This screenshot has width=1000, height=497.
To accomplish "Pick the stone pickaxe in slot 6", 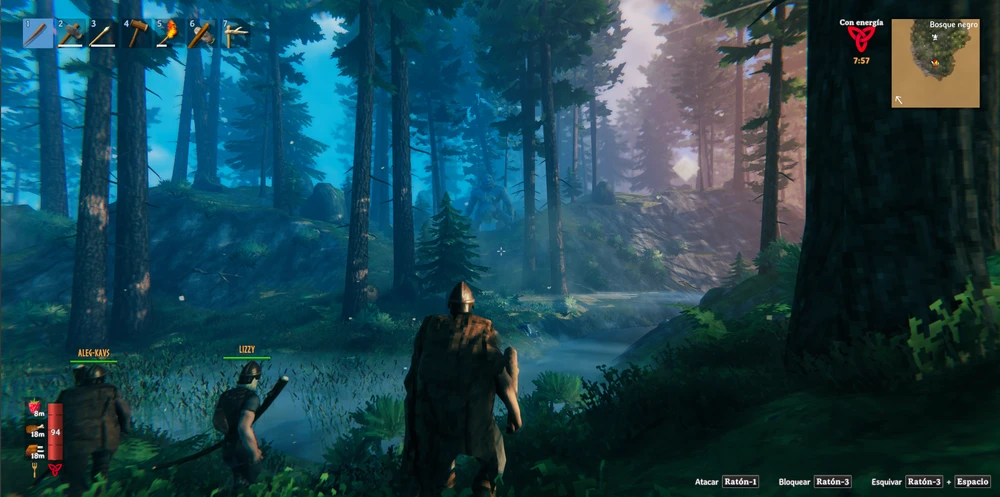I will [202, 34].
